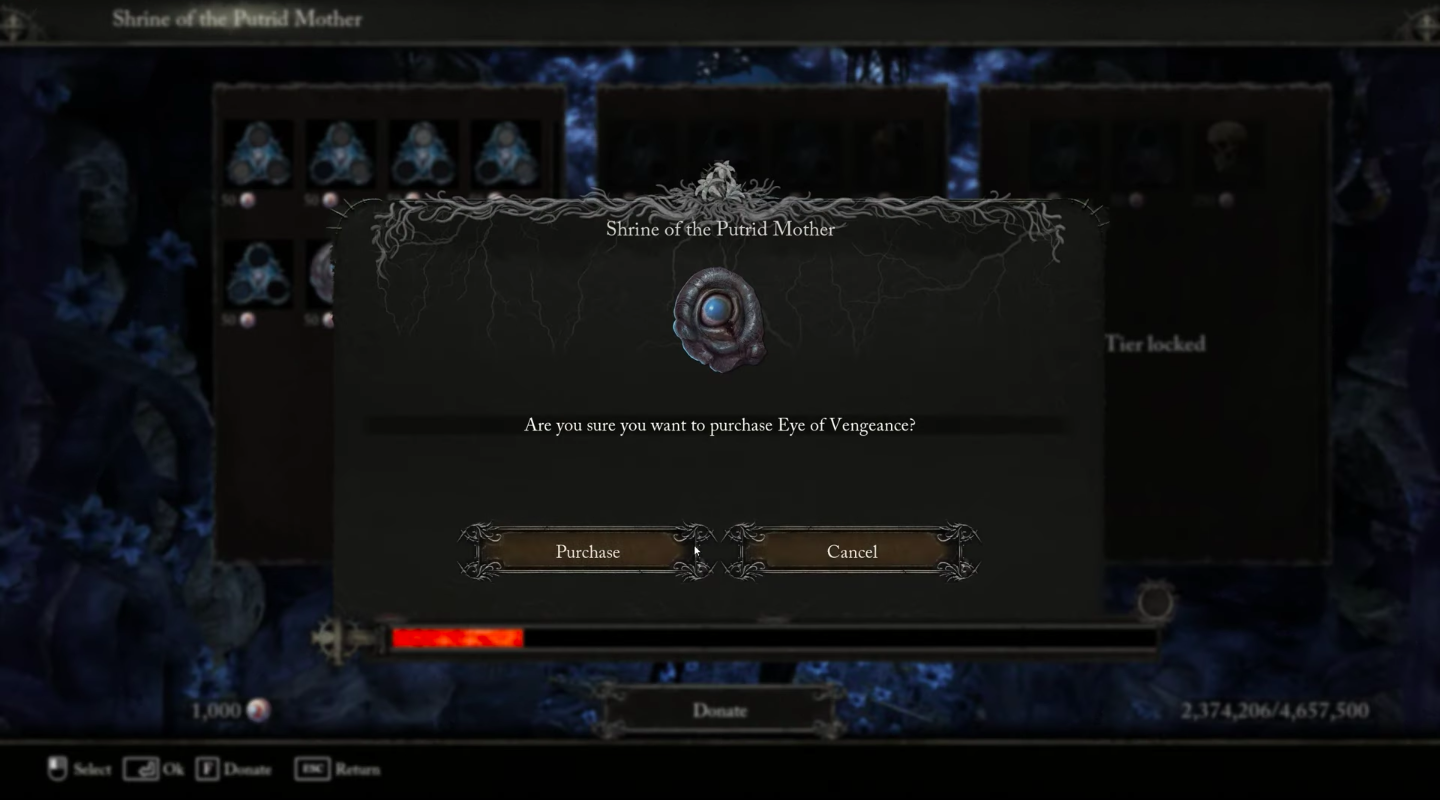Click the red currency orb beside 1,000

pyautogui.click(x=258, y=710)
